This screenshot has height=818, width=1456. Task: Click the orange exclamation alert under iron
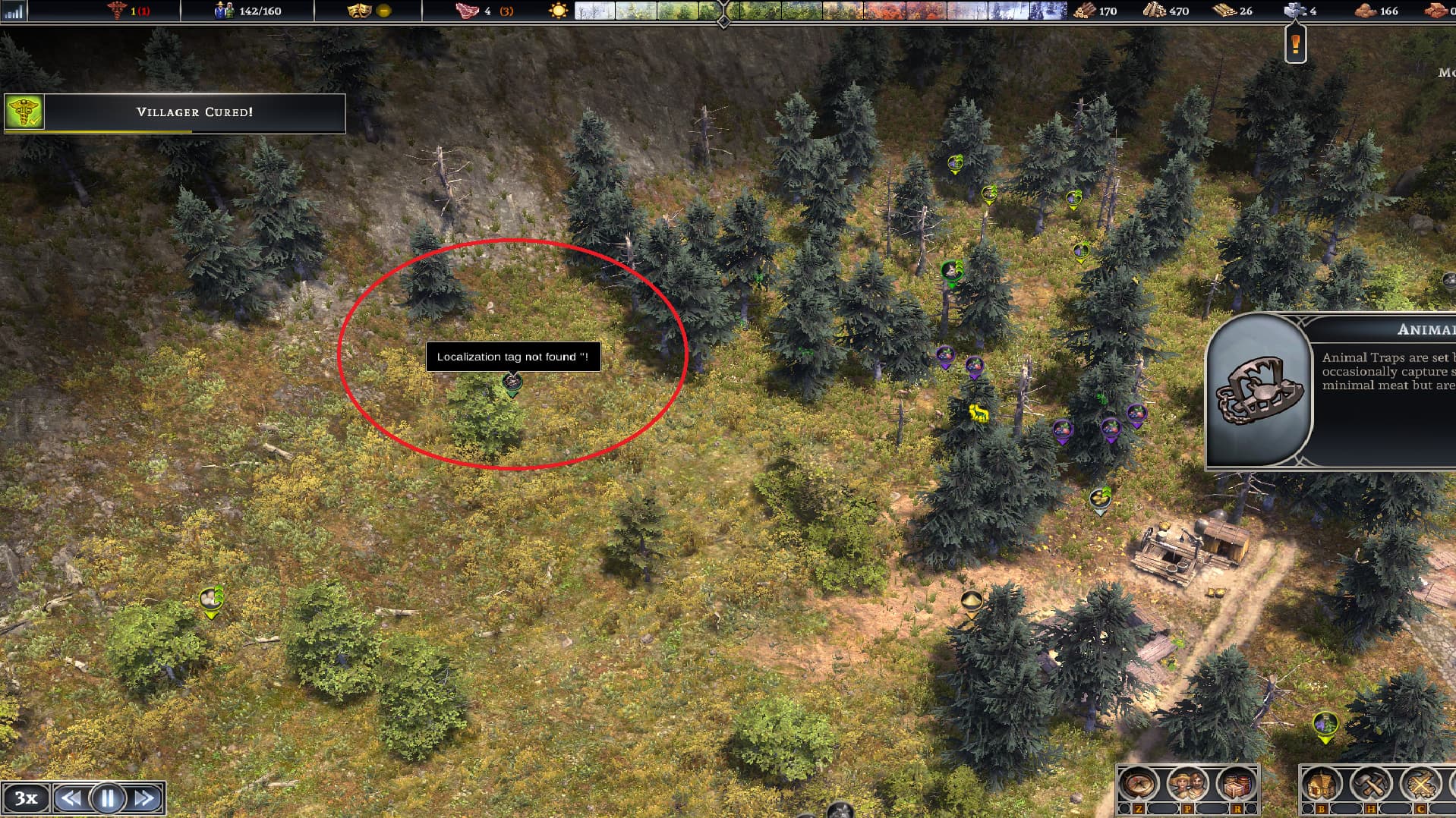click(x=1295, y=46)
